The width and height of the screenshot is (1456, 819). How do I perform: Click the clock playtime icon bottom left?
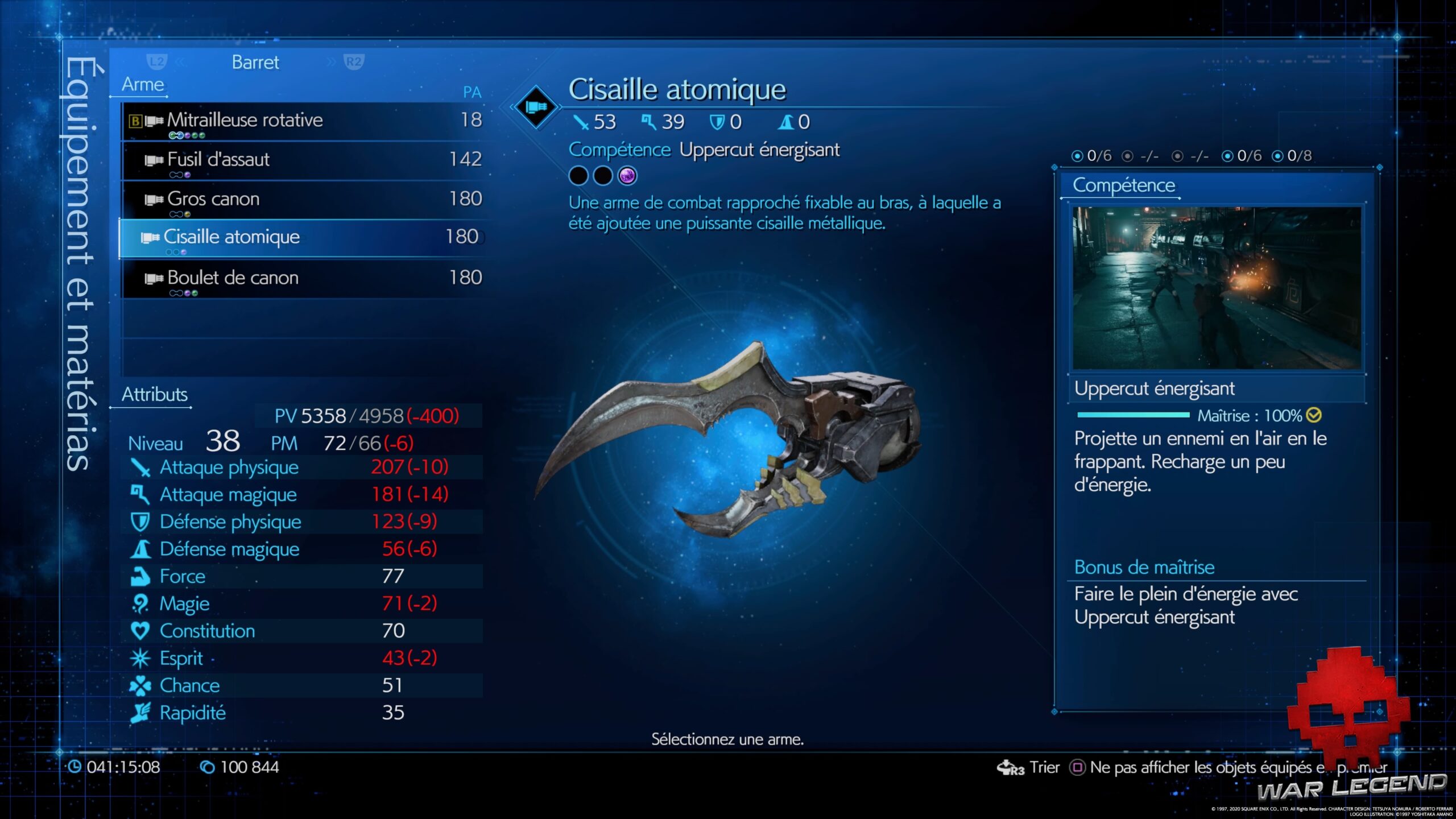pos(74,767)
